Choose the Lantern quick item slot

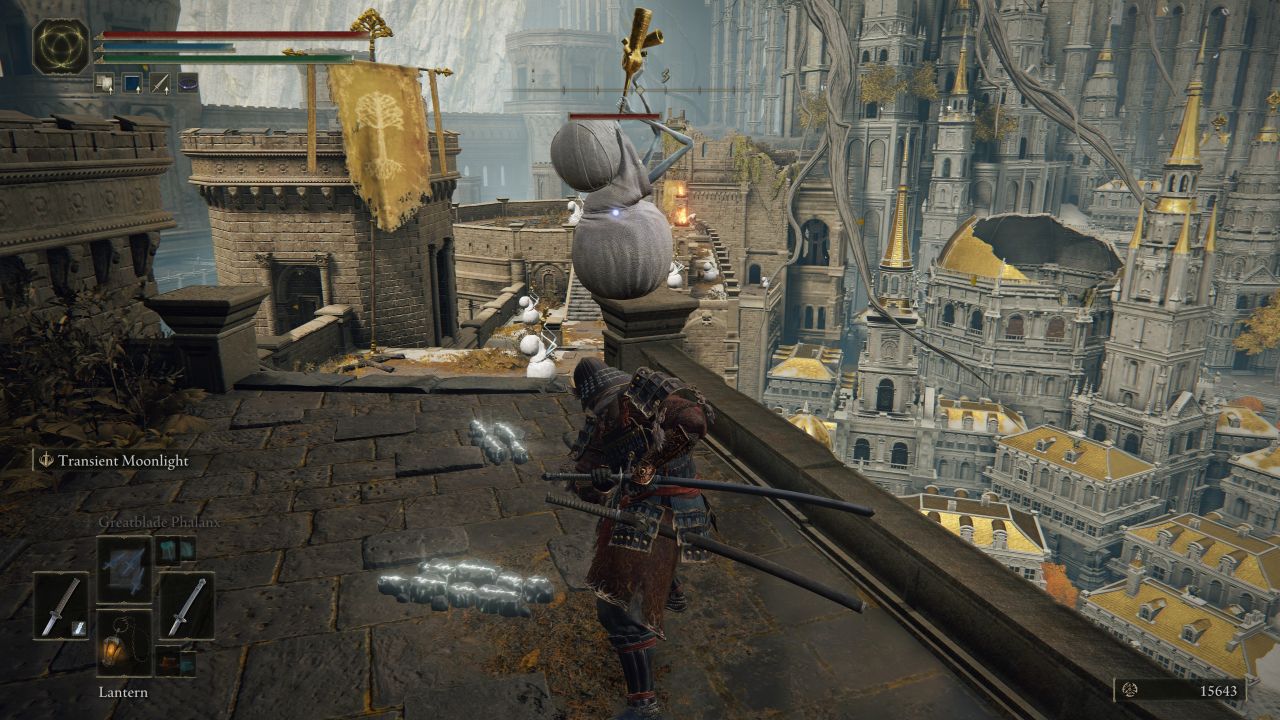(124, 643)
